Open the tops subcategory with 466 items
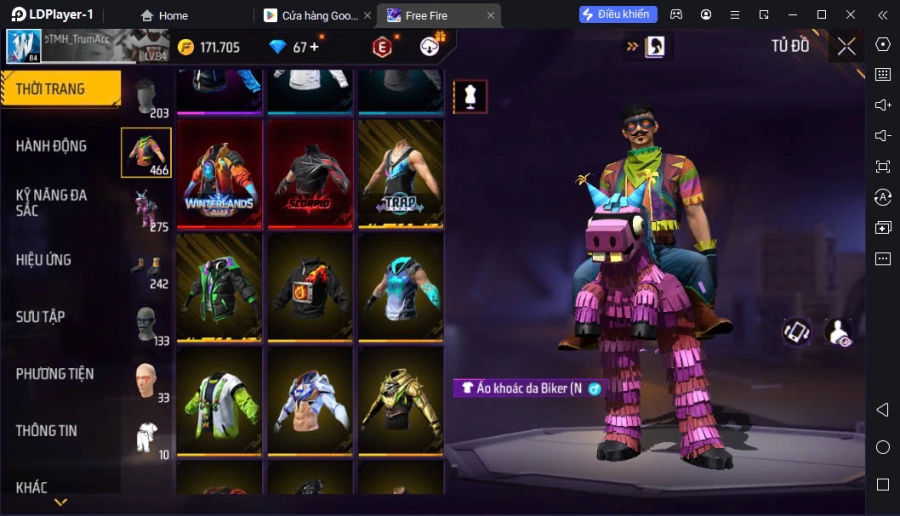The image size is (900, 516). click(146, 153)
